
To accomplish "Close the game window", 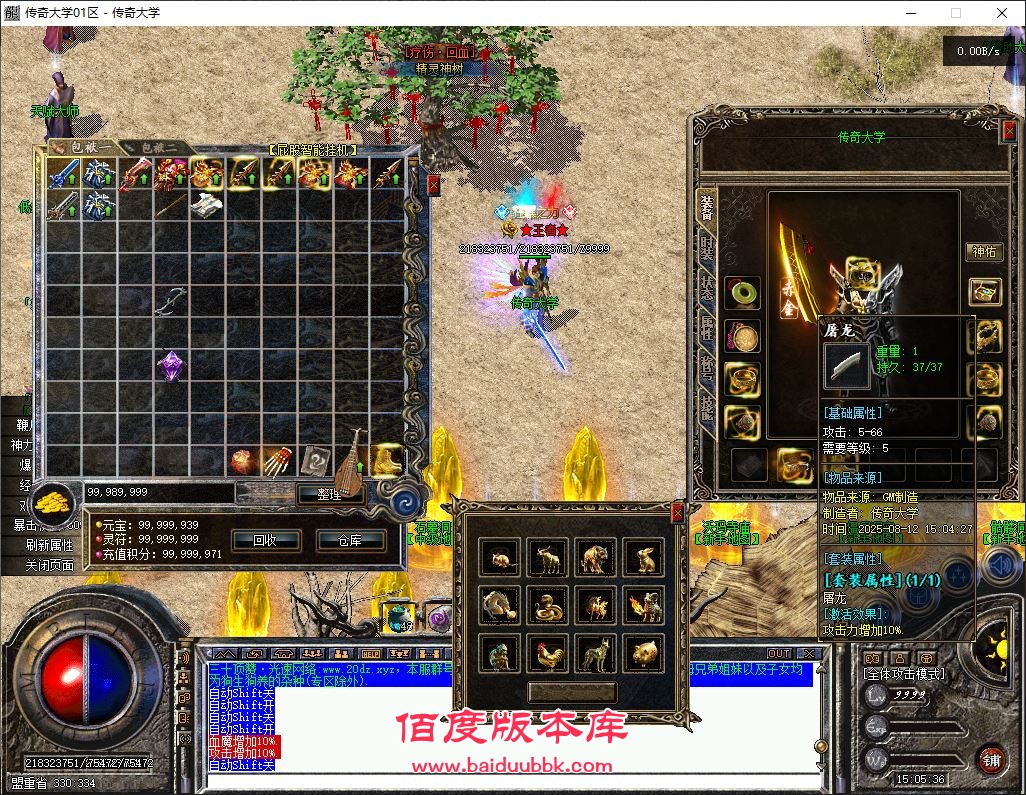I will (x=1001, y=13).
